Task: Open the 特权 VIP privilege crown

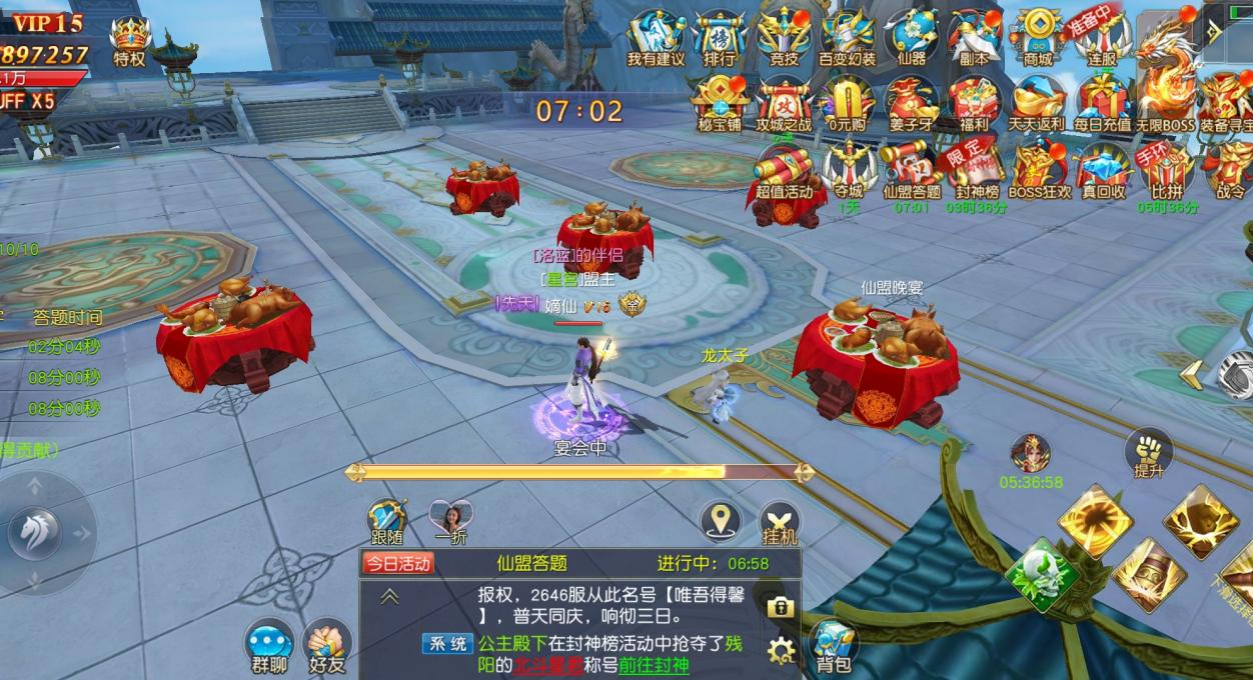Action: click(x=129, y=39)
